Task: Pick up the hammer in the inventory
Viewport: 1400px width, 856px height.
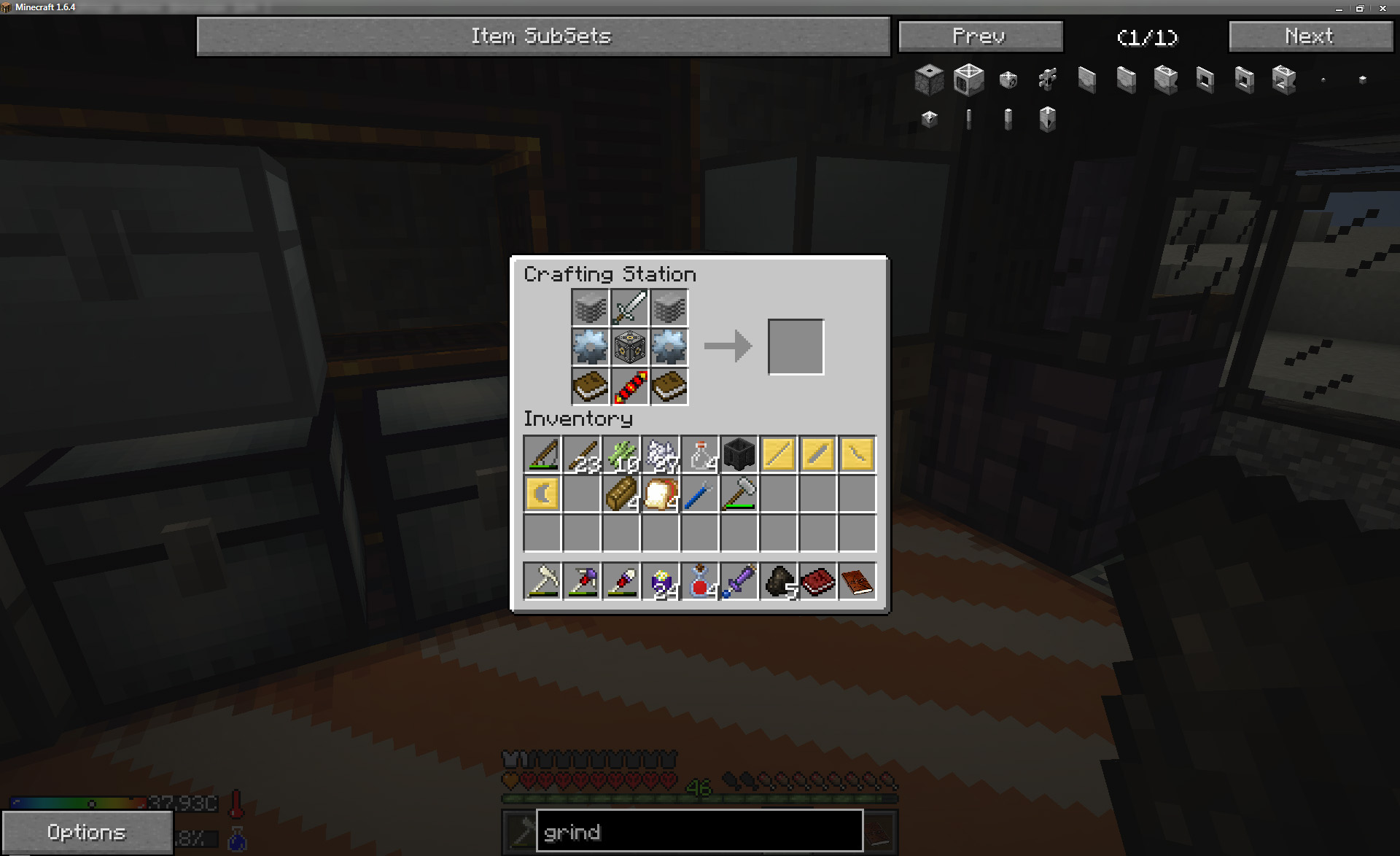Action: [739, 494]
